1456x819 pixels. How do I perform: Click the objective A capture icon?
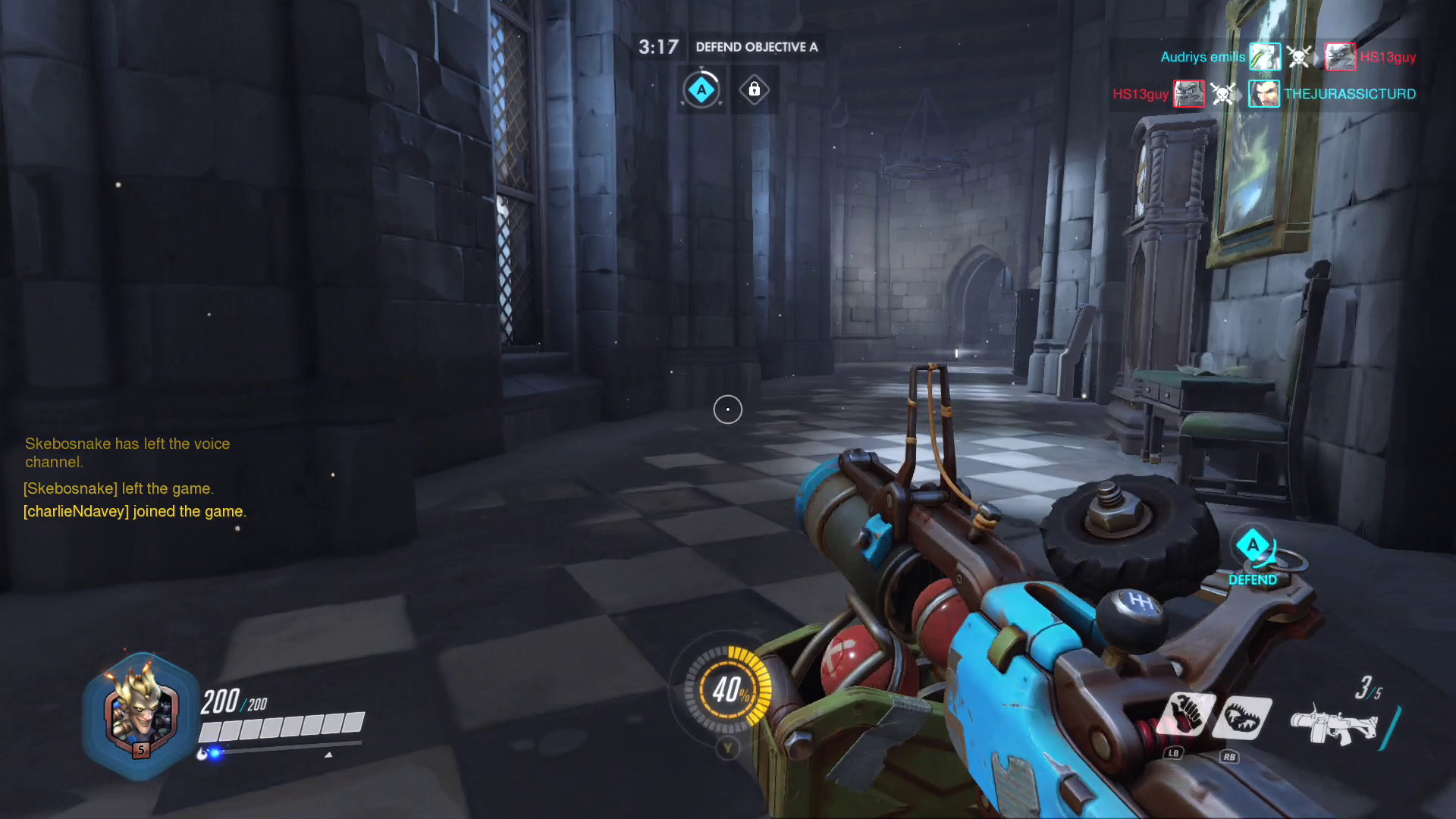coord(701,90)
